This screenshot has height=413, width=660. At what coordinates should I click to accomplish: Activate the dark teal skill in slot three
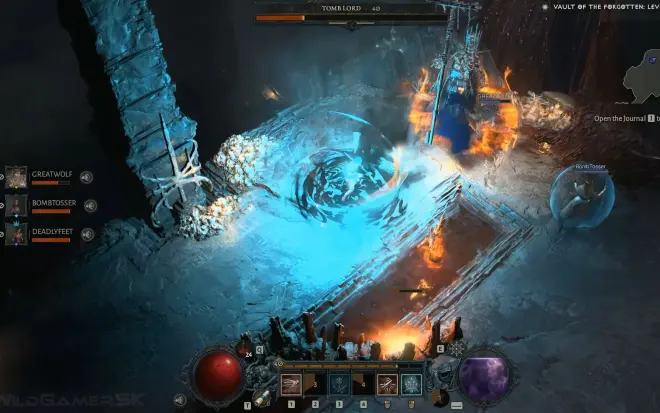coord(339,383)
